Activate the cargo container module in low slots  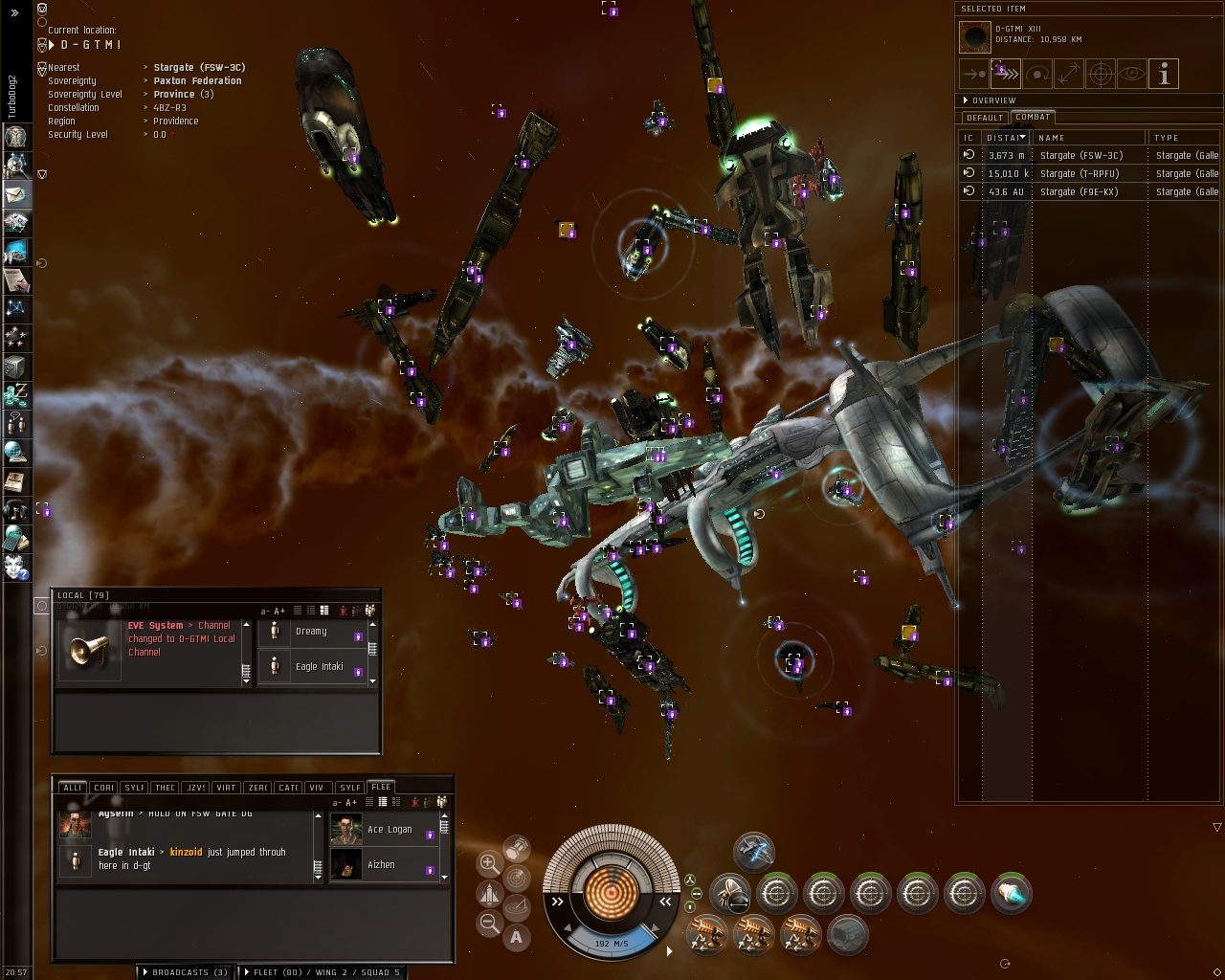click(847, 935)
